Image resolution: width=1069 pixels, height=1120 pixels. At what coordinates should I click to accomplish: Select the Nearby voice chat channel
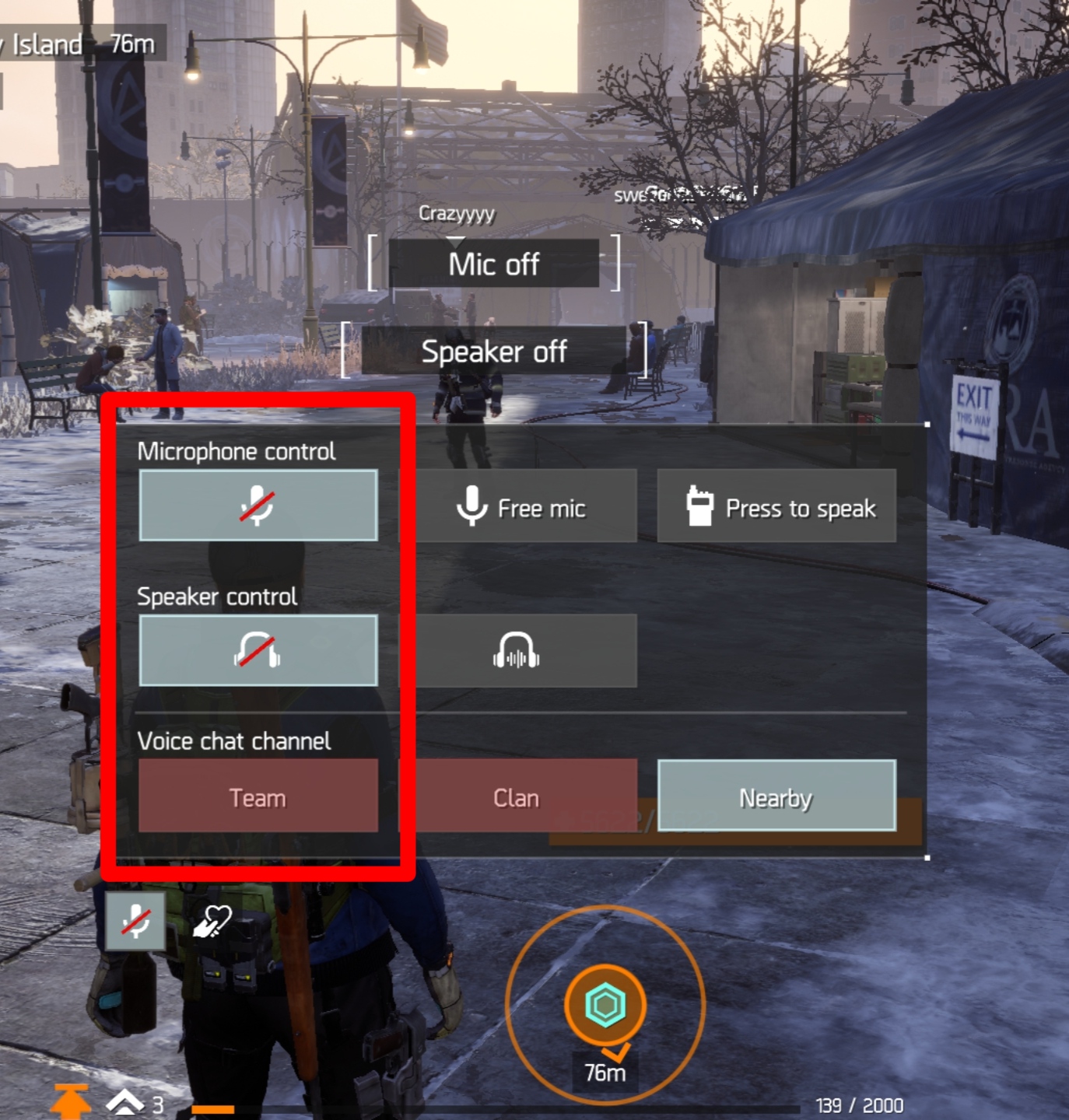pyautogui.click(x=776, y=796)
